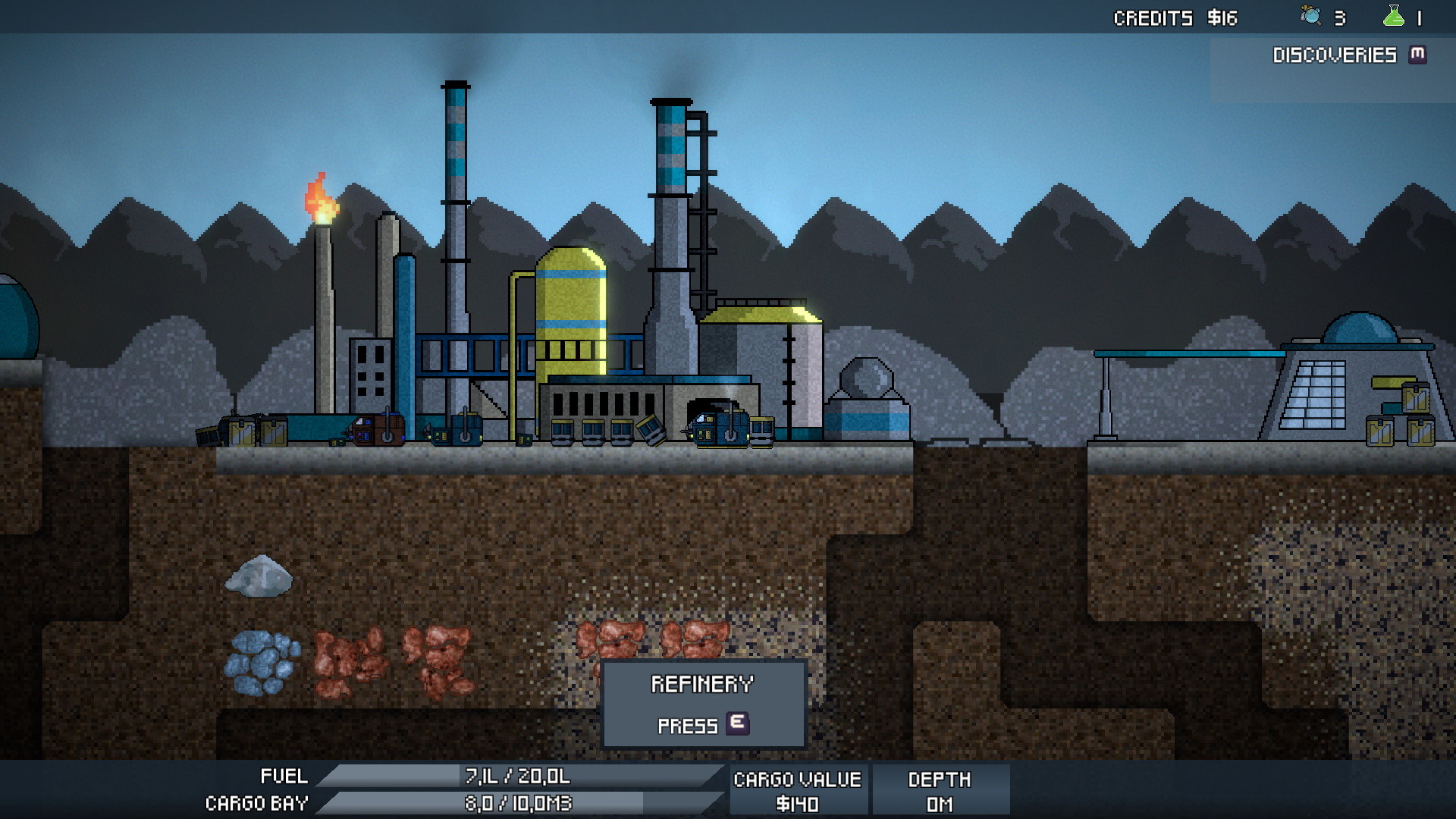Select the artifact counter icon
Viewport: 1456px width, 819px height.
click(x=1310, y=16)
